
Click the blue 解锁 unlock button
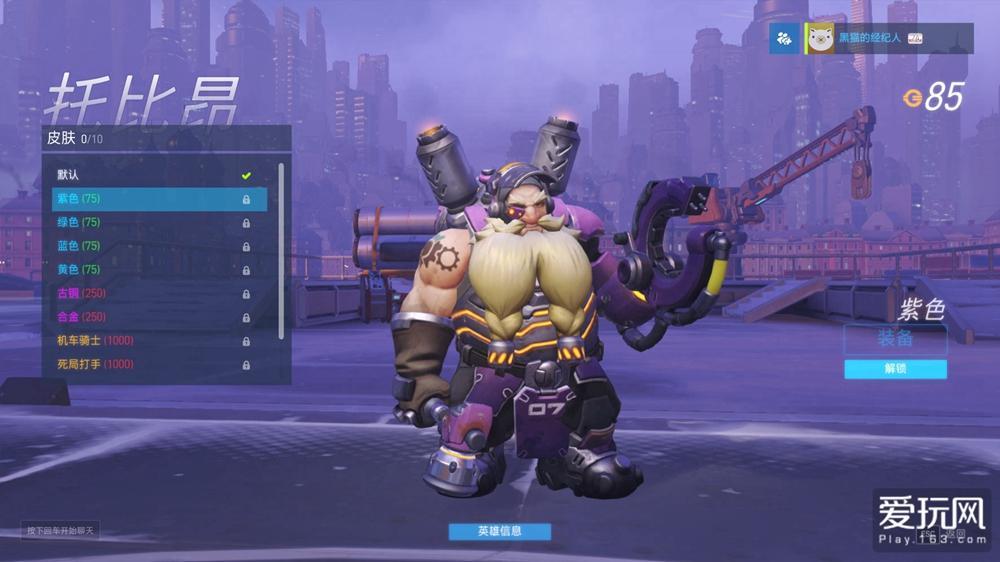click(895, 369)
